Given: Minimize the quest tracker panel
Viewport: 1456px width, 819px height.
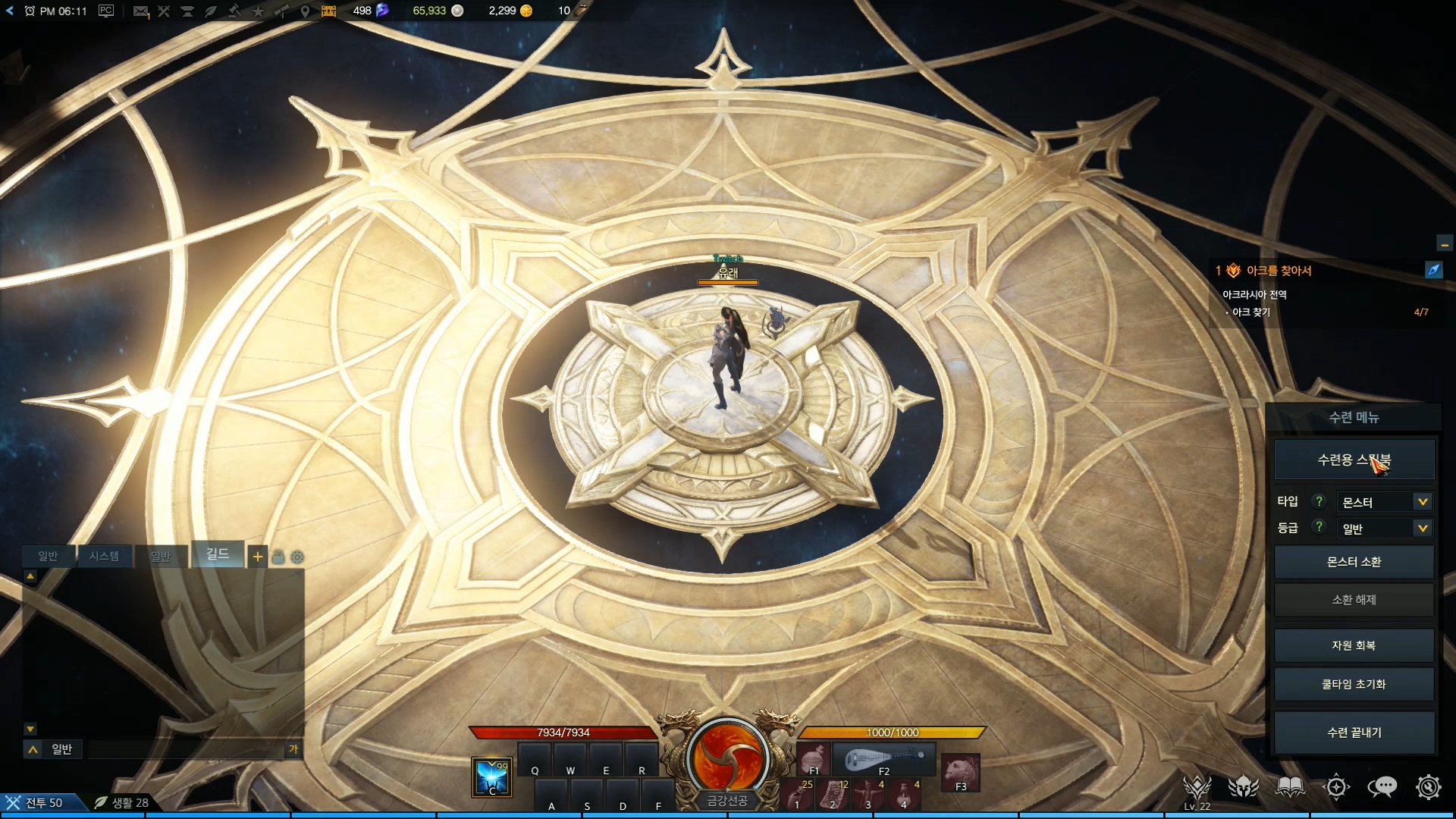Looking at the screenshot, I should pos(1444,244).
